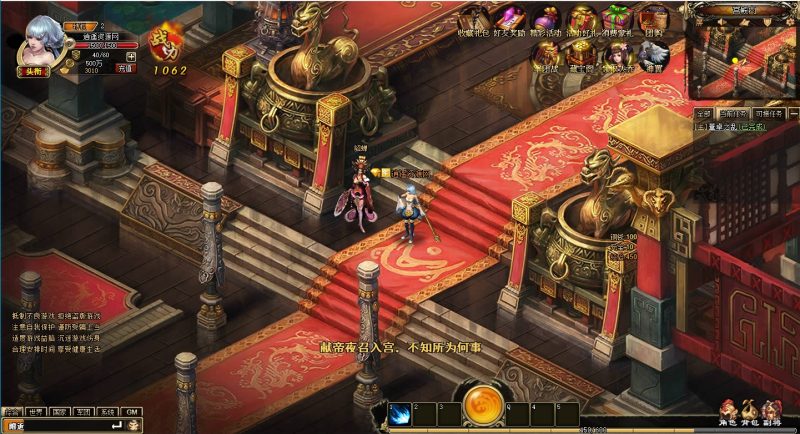Image resolution: width=800 pixels, height=434 pixels.
Task: Click the plus button beside 40/60
Action: pyautogui.click(x=131, y=56)
